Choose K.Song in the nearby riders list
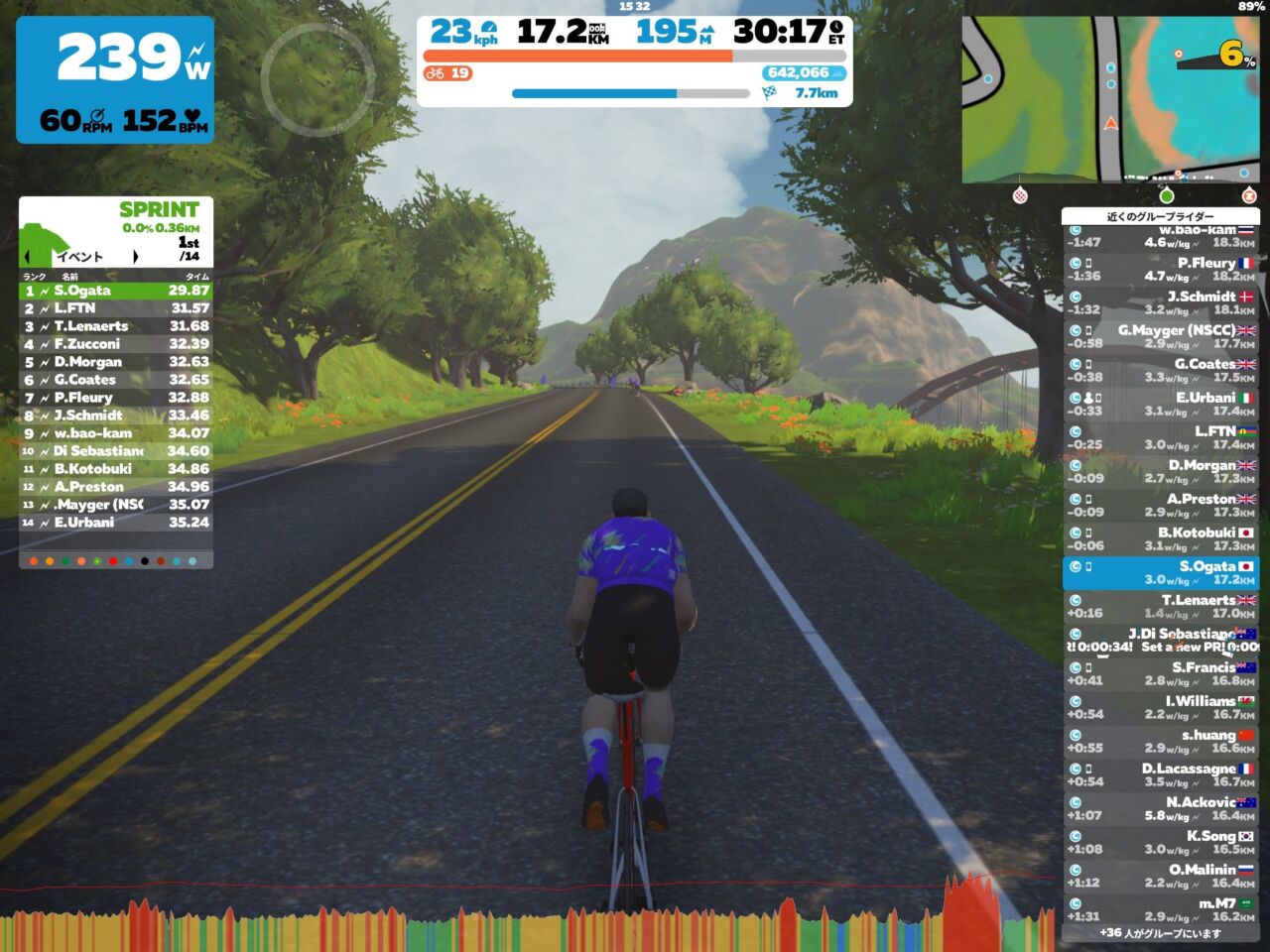The image size is (1270, 952). [x=1160, y=842]
